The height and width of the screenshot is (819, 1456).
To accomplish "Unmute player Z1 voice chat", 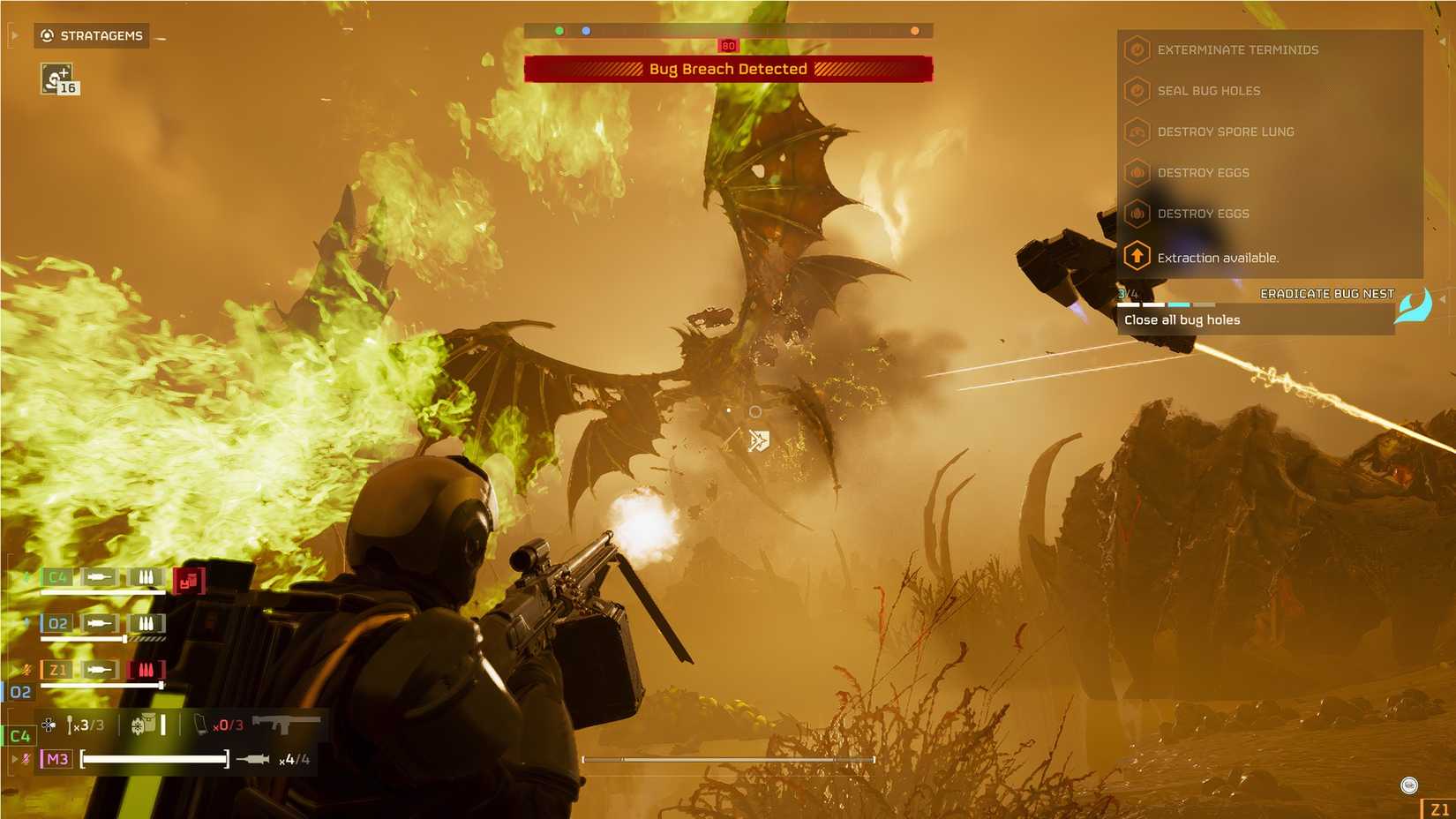I will pyautogui.click(x=27, y=669).
